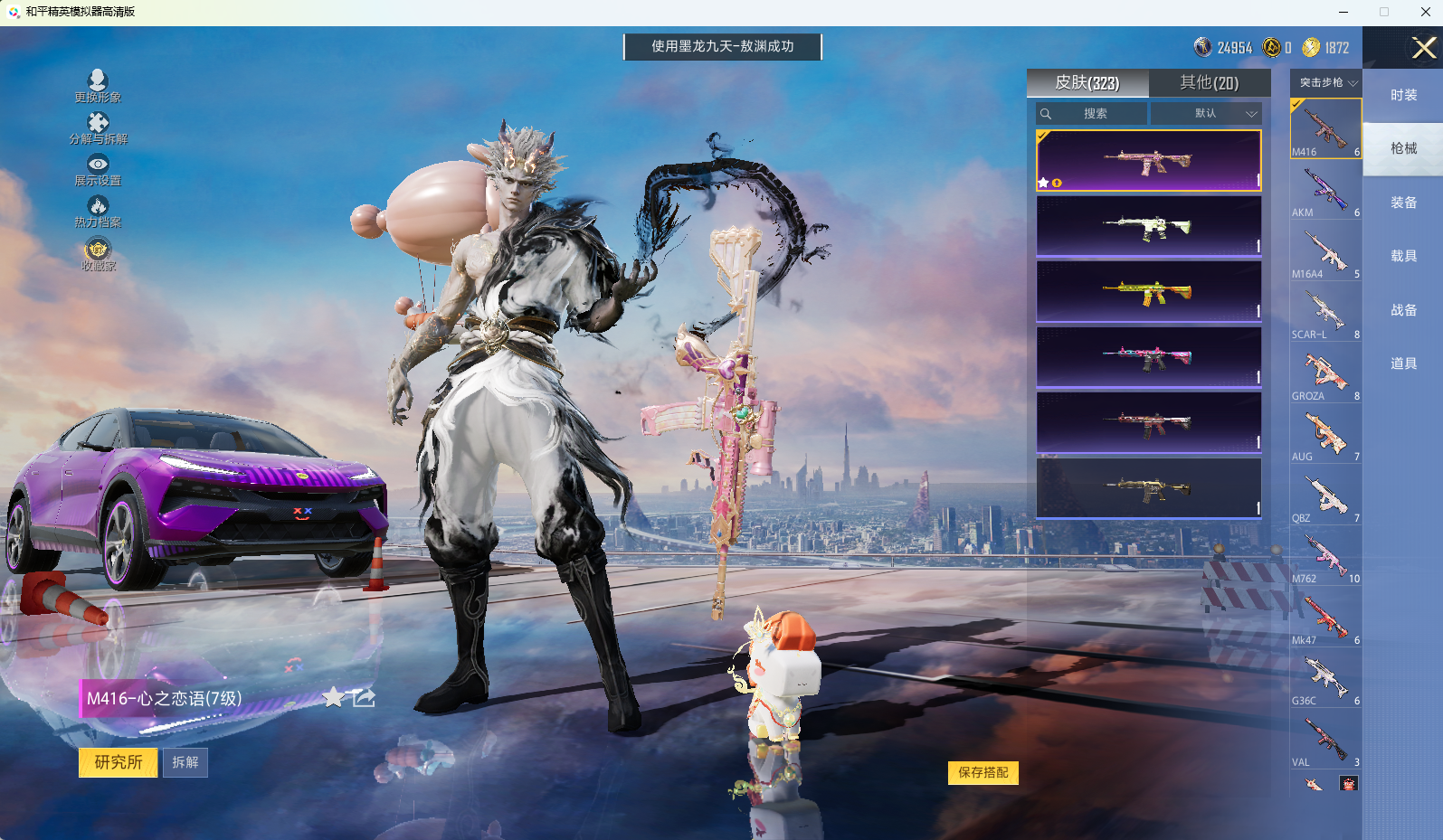Open the 战备 category
This screenshot has height=840, width=1443.
(x=1403, y=310)
